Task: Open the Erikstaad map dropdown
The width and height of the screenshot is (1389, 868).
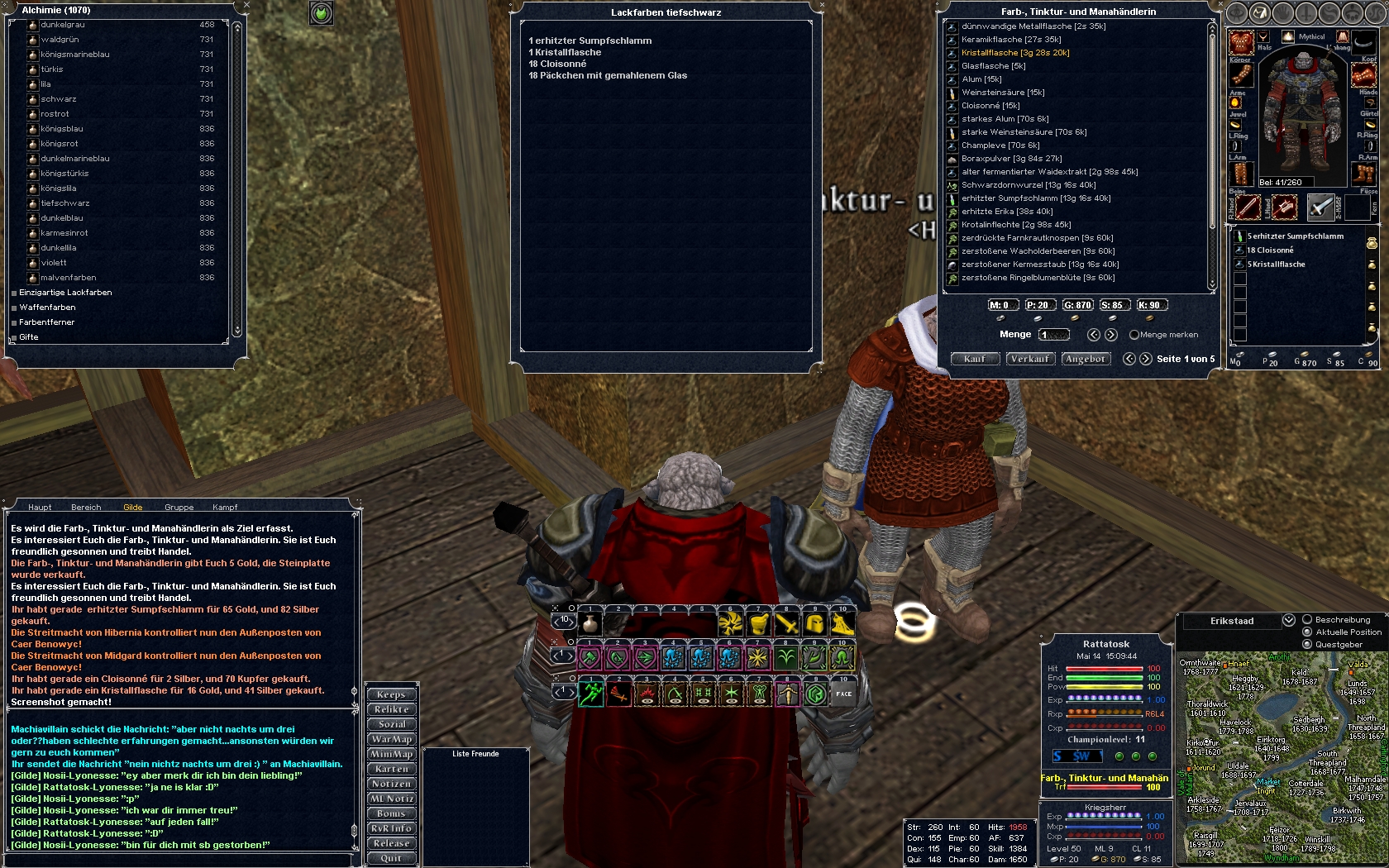Action: 1288,620
